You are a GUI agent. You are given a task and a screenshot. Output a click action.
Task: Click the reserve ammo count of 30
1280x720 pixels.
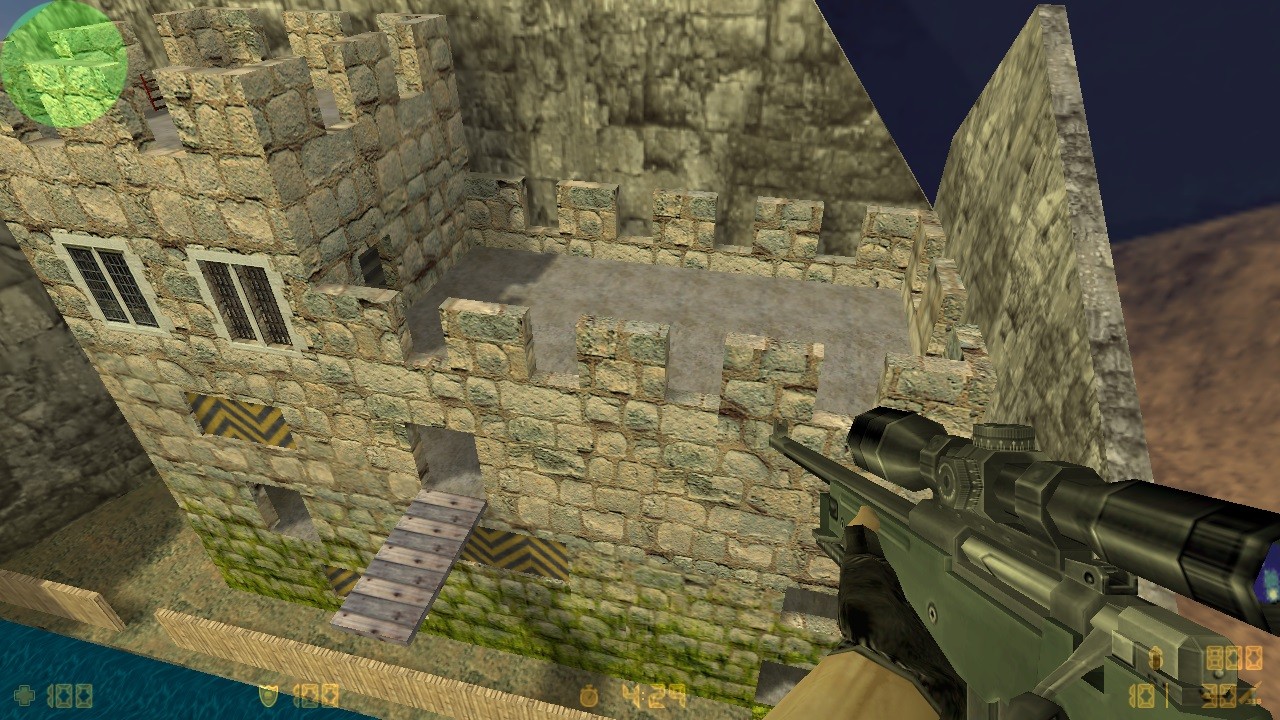pos(1221,697)
